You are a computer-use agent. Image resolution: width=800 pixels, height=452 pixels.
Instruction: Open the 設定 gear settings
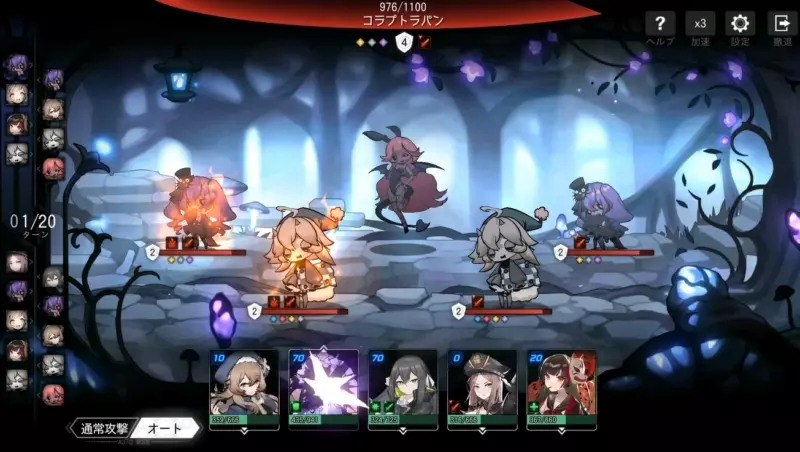coord(740,25)
